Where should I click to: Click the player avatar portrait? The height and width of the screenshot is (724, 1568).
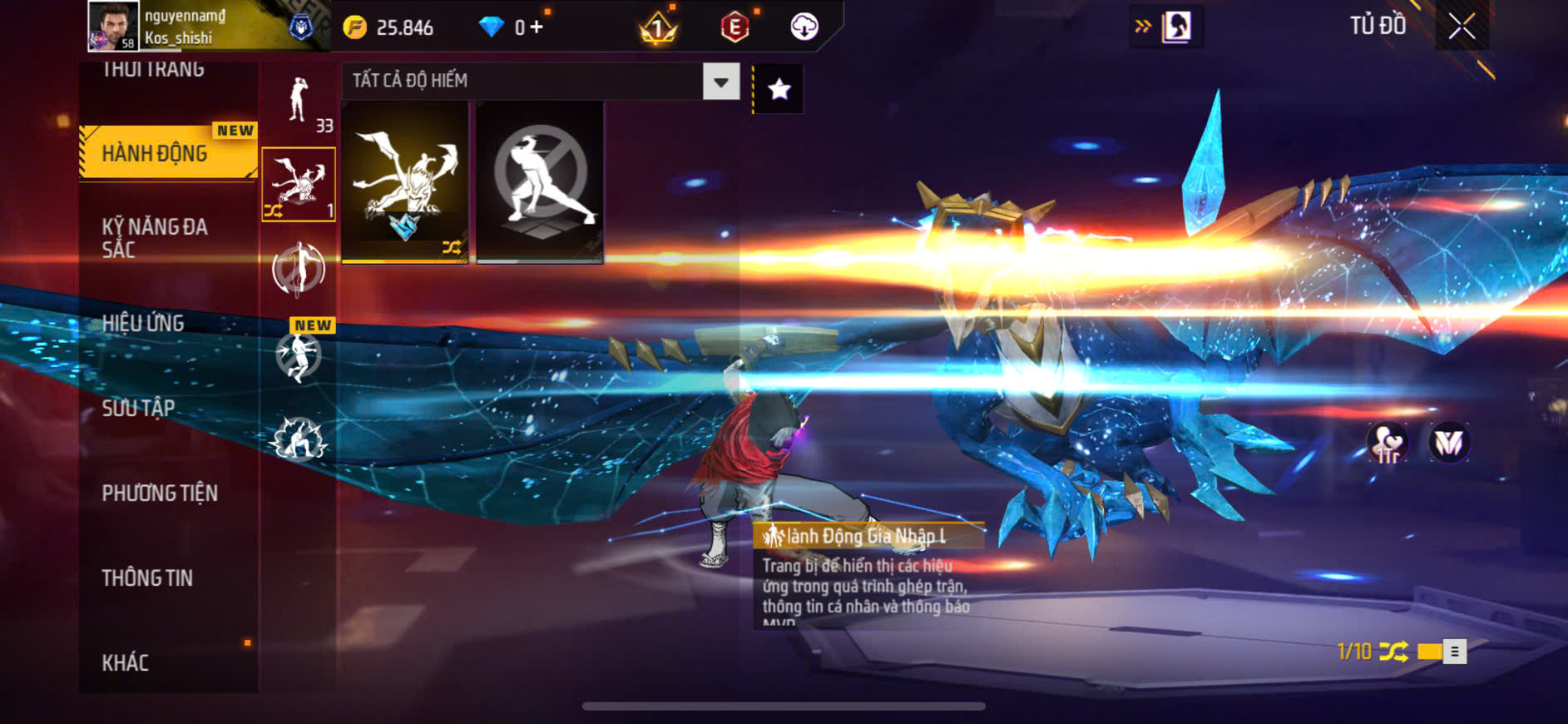pyautogui.click(x=113, y=27)
